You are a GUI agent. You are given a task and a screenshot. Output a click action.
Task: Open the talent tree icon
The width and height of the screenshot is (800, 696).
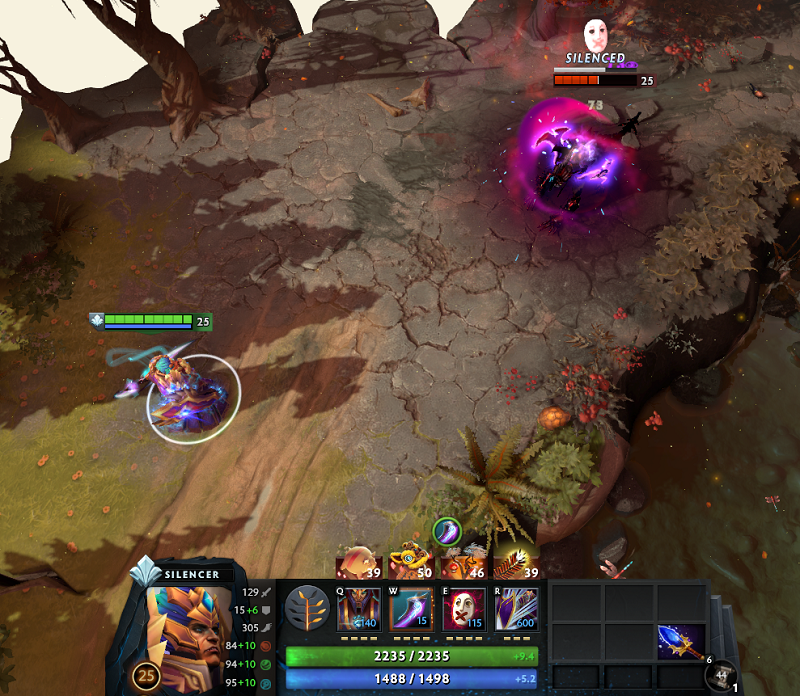[x=307, y=609]
